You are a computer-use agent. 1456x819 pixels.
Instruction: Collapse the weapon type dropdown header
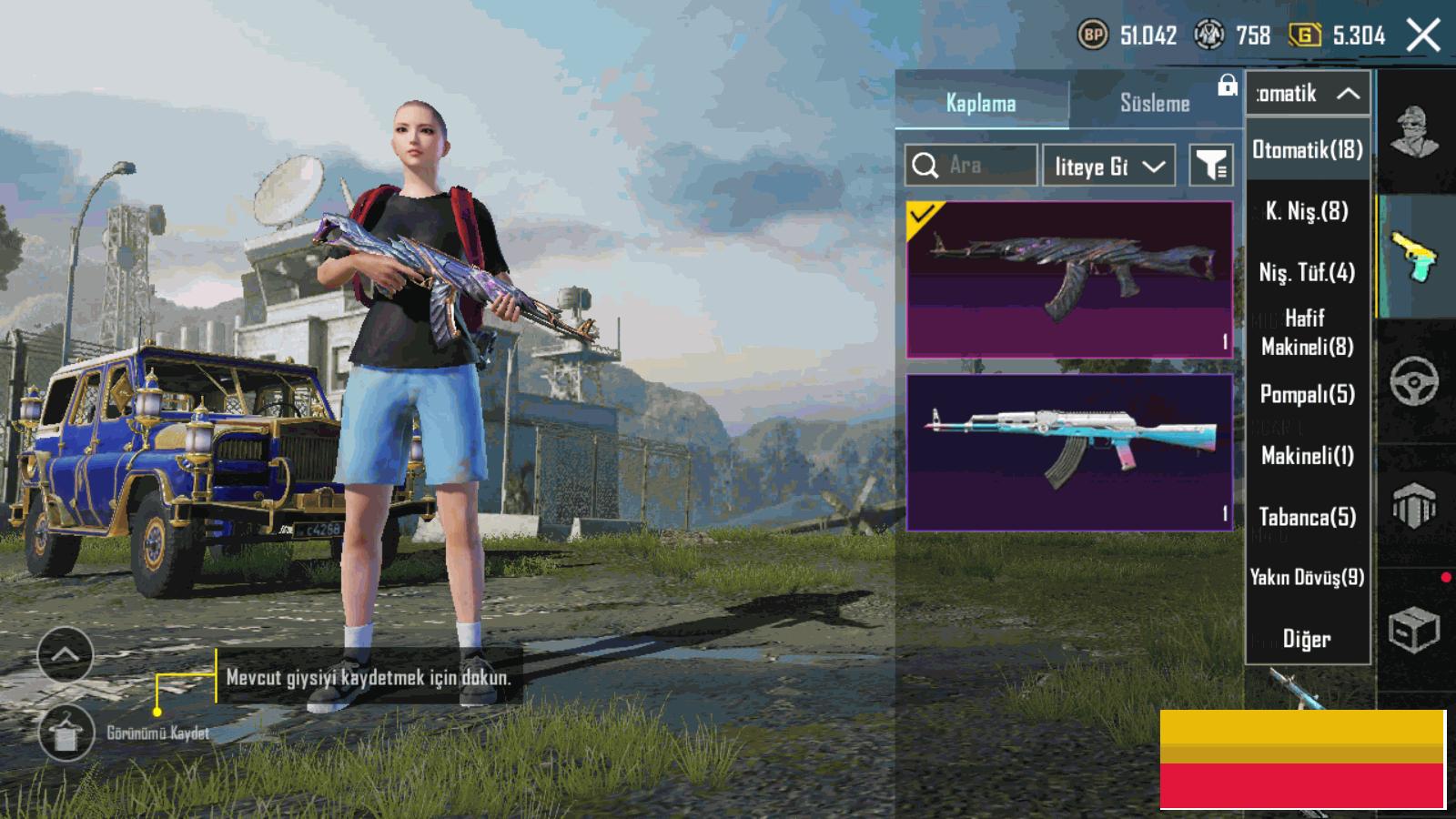click(1308, 94)
